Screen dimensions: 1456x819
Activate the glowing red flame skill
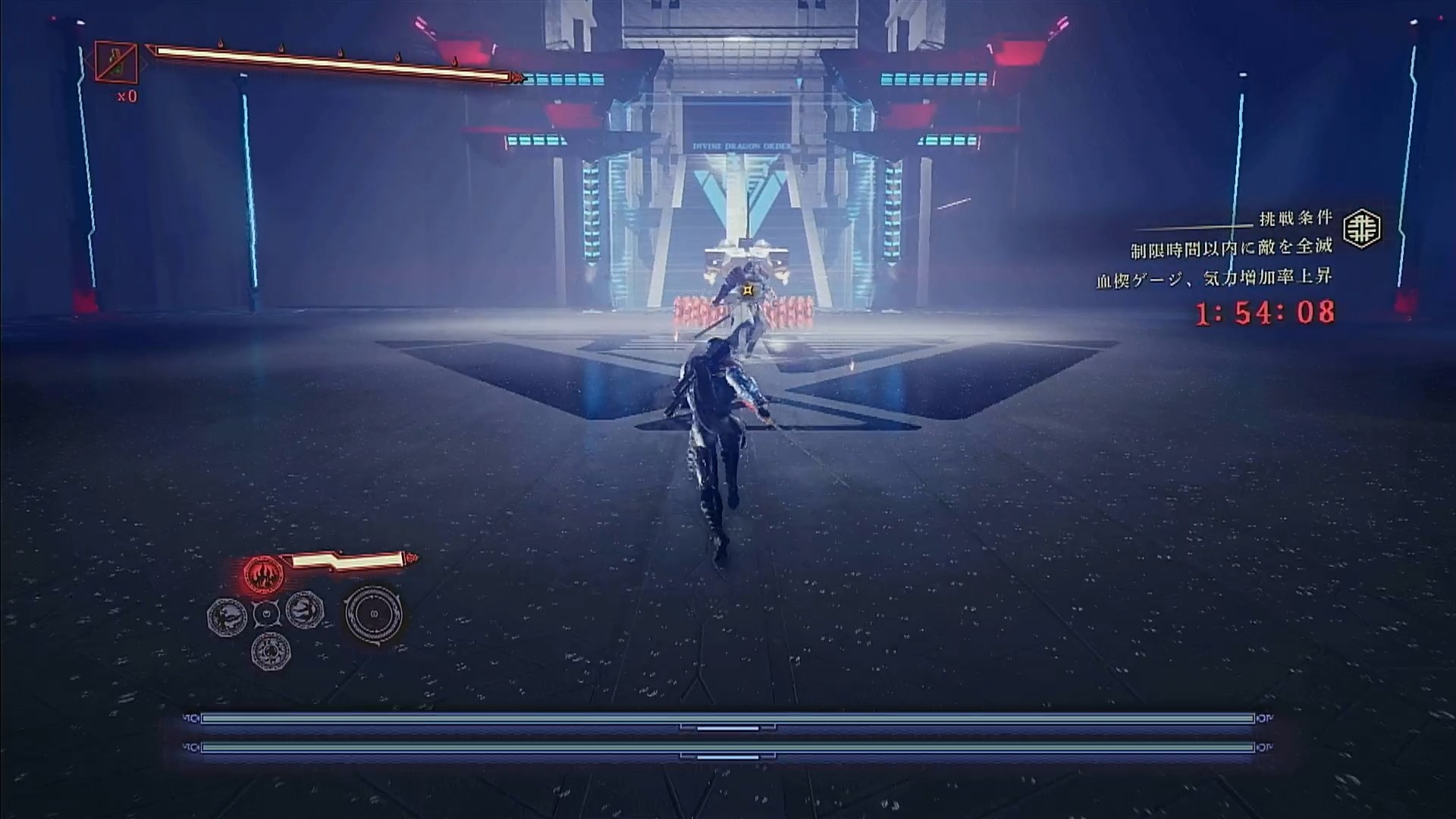tap(263, 574)
